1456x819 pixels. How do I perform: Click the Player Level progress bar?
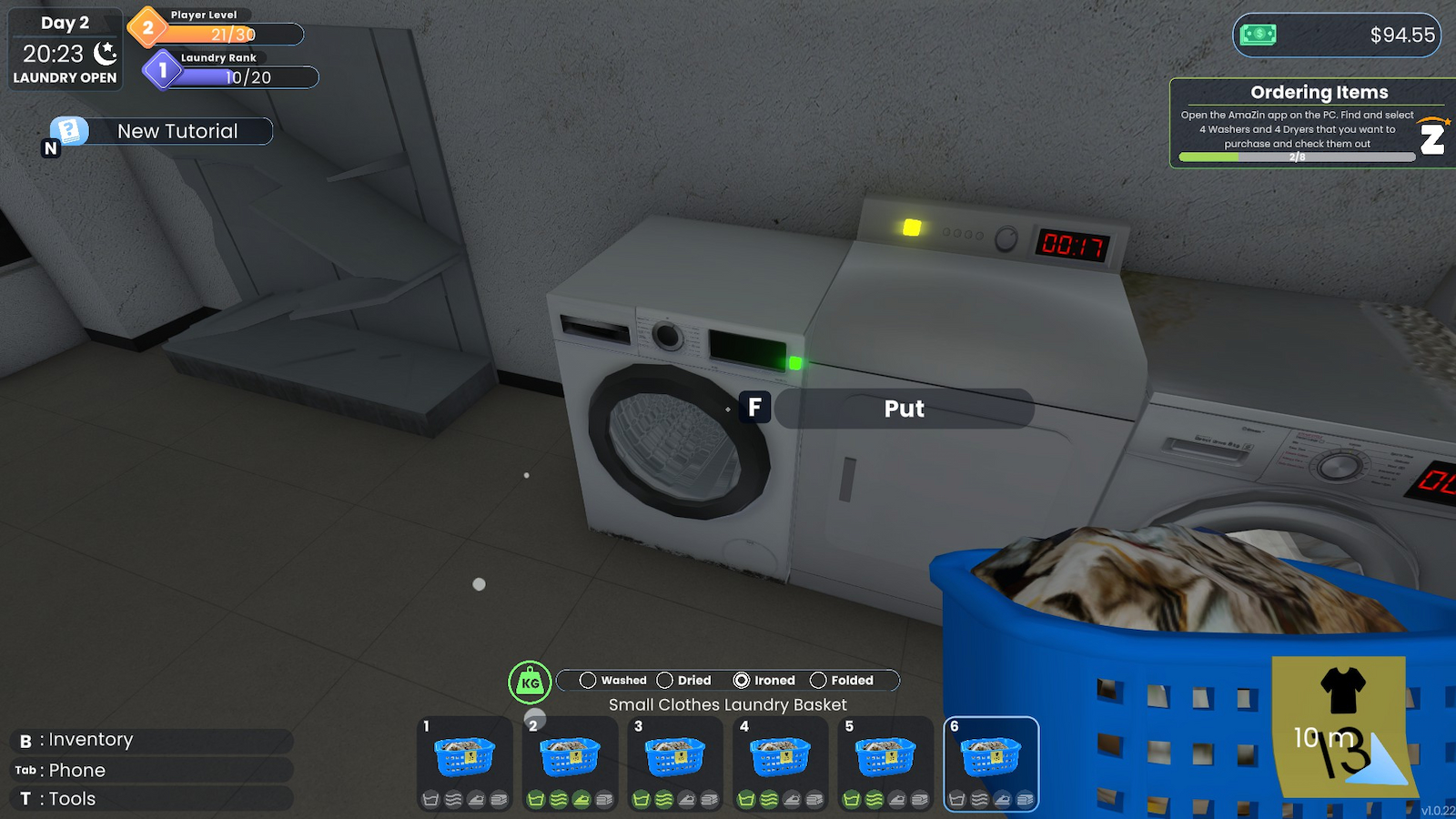[x=232, y=35]
